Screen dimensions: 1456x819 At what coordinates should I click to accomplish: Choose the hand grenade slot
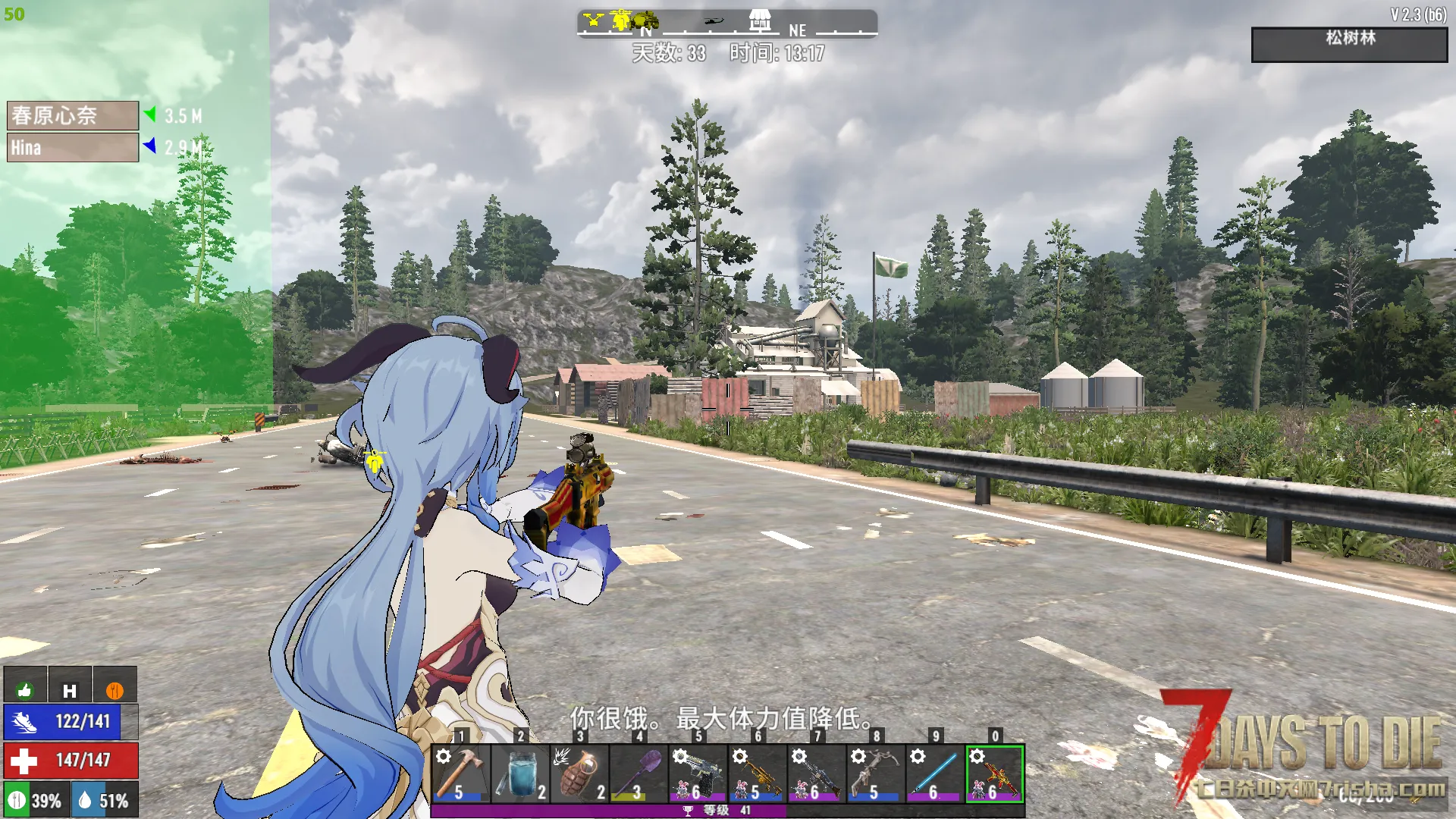(x=579, y=773)
